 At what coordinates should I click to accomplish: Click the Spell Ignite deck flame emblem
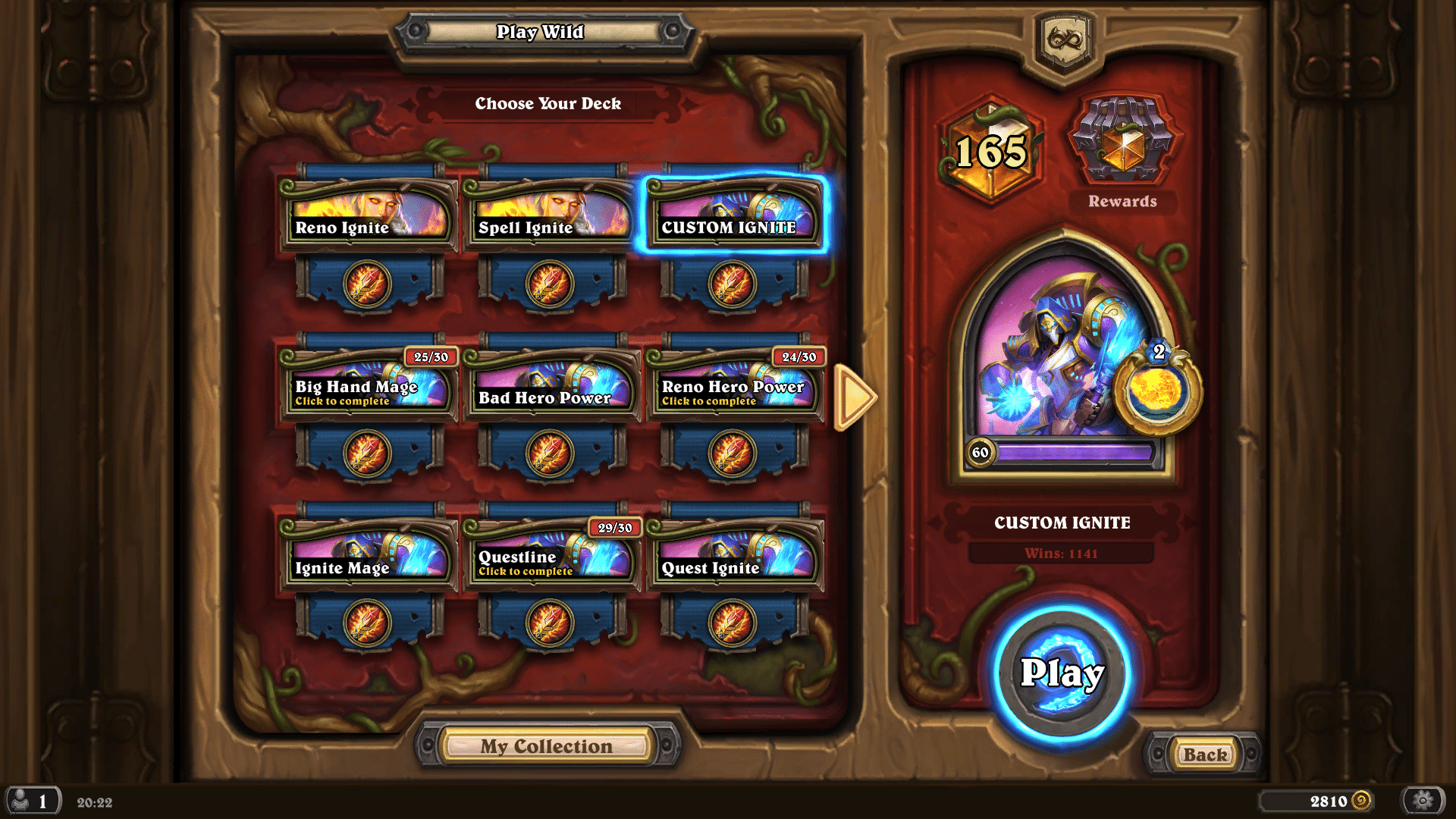(549, 282)
